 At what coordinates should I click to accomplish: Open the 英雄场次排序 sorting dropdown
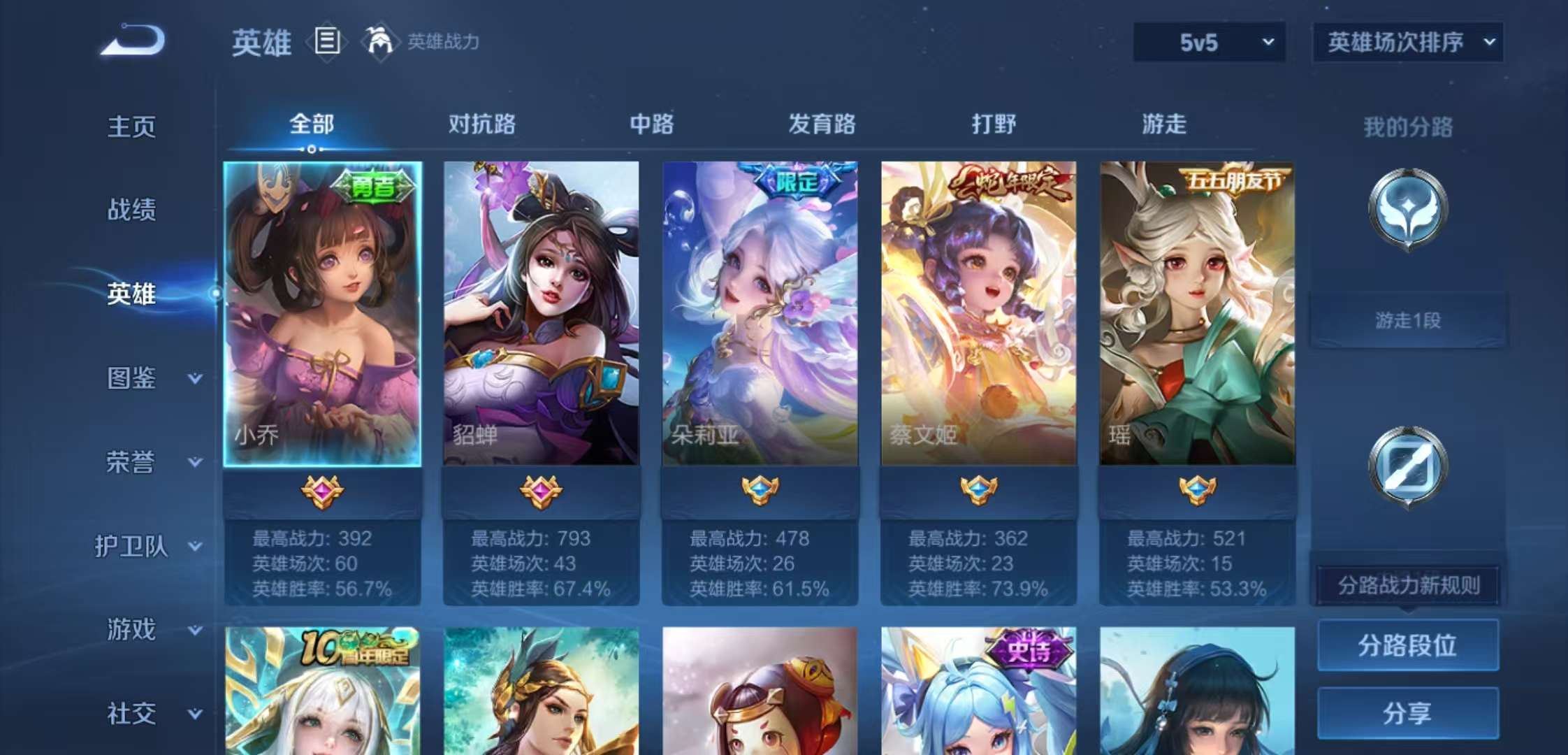pyautogui.click(x=1407, y=42)
